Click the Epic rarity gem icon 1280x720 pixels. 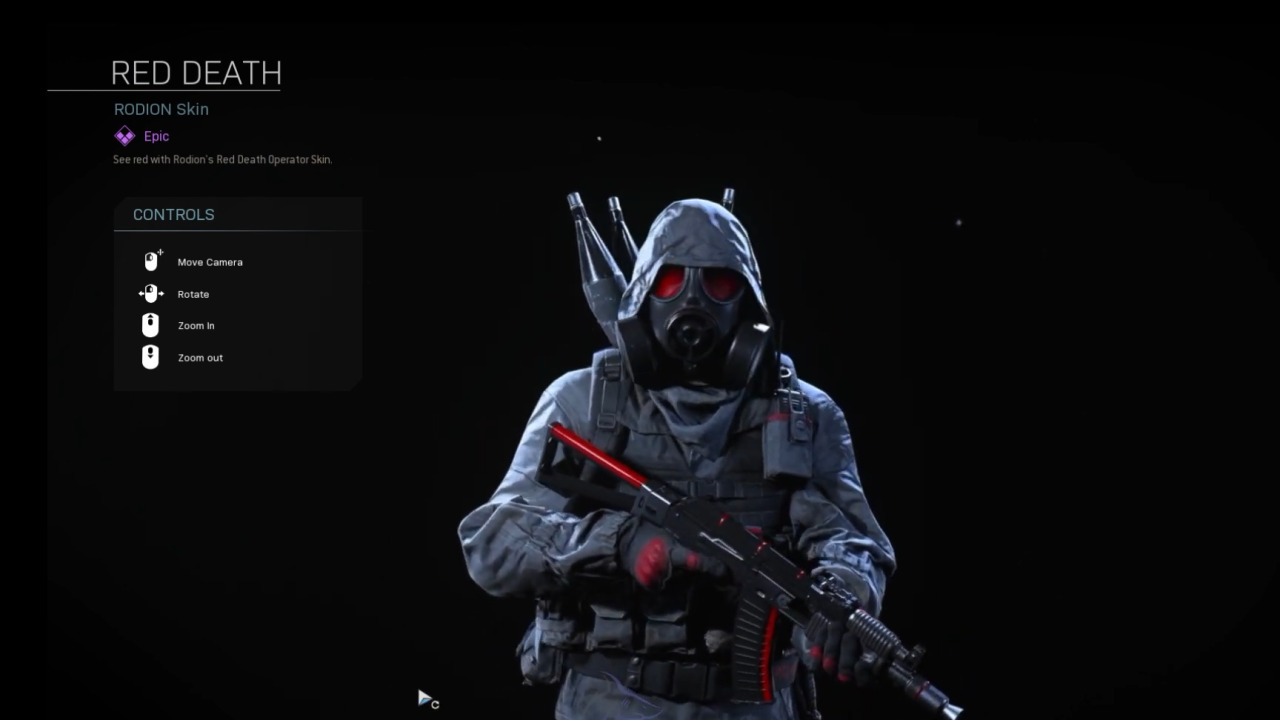pos(124,135)
